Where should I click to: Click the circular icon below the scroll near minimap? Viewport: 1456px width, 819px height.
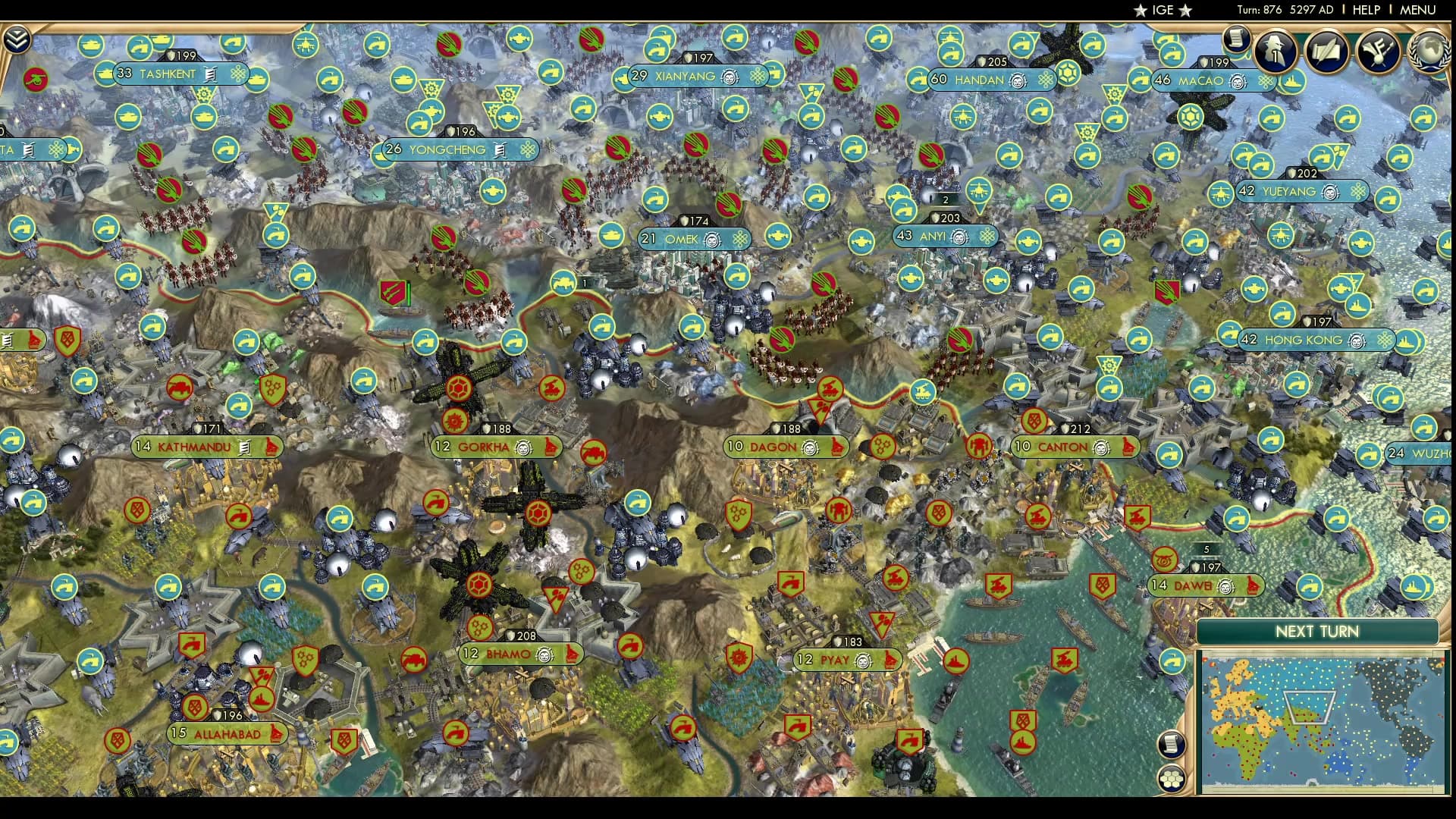[x=1172, y=778]
